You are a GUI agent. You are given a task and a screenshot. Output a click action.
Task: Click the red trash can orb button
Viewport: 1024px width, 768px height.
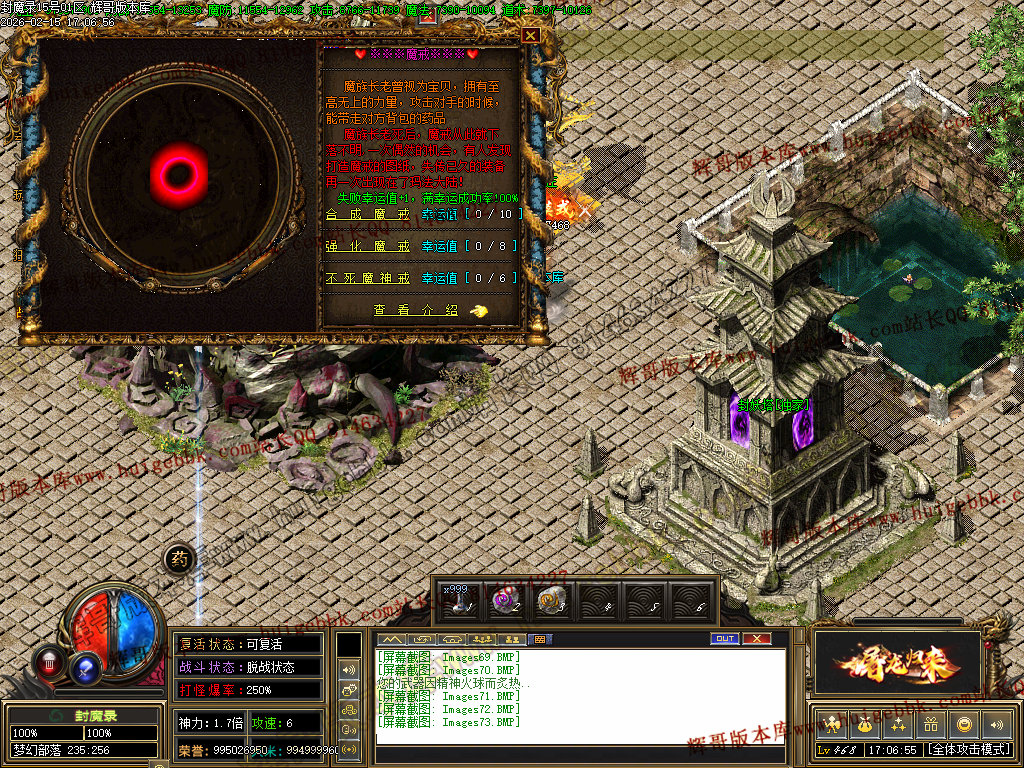click(49, 661)
